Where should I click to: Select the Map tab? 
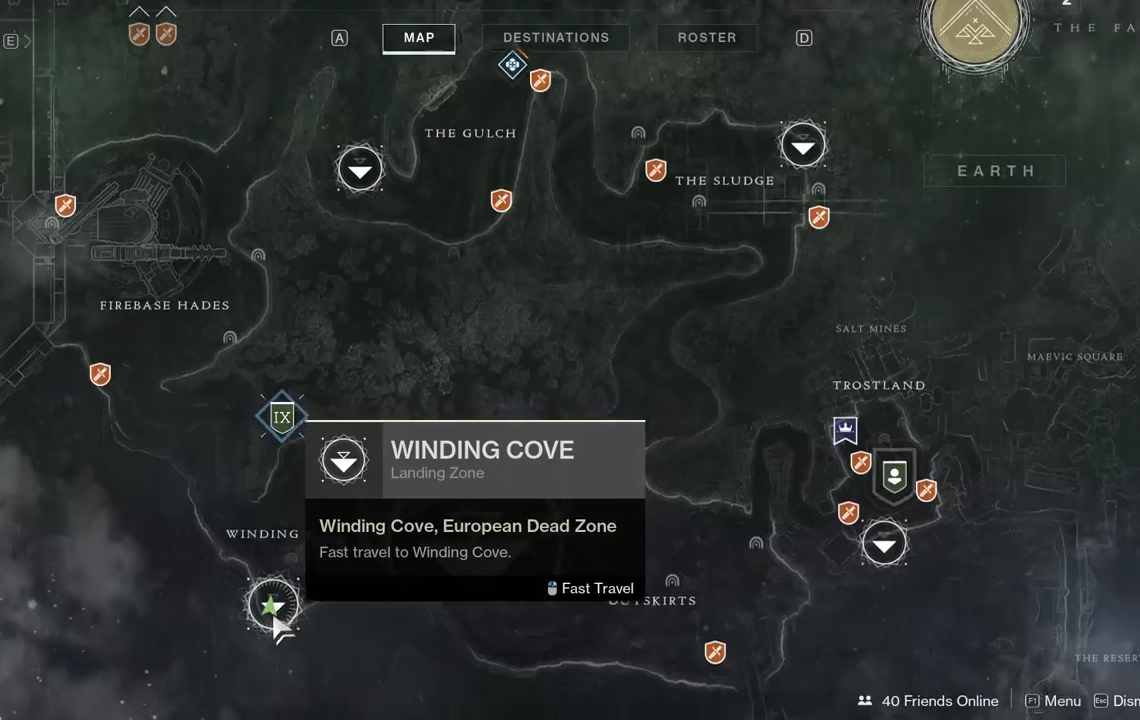pos(418,38)
